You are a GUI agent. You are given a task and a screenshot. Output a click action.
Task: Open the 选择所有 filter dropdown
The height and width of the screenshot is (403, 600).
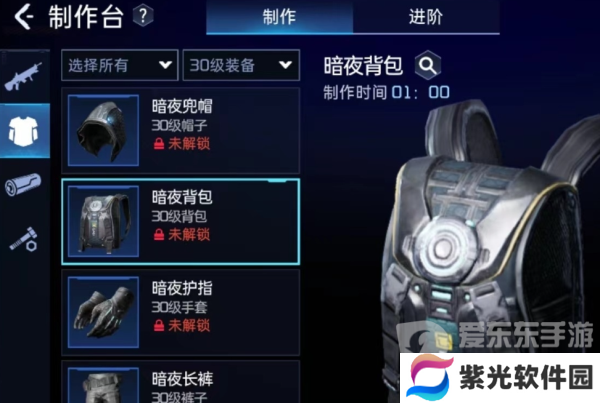click(x=119, y=66)
